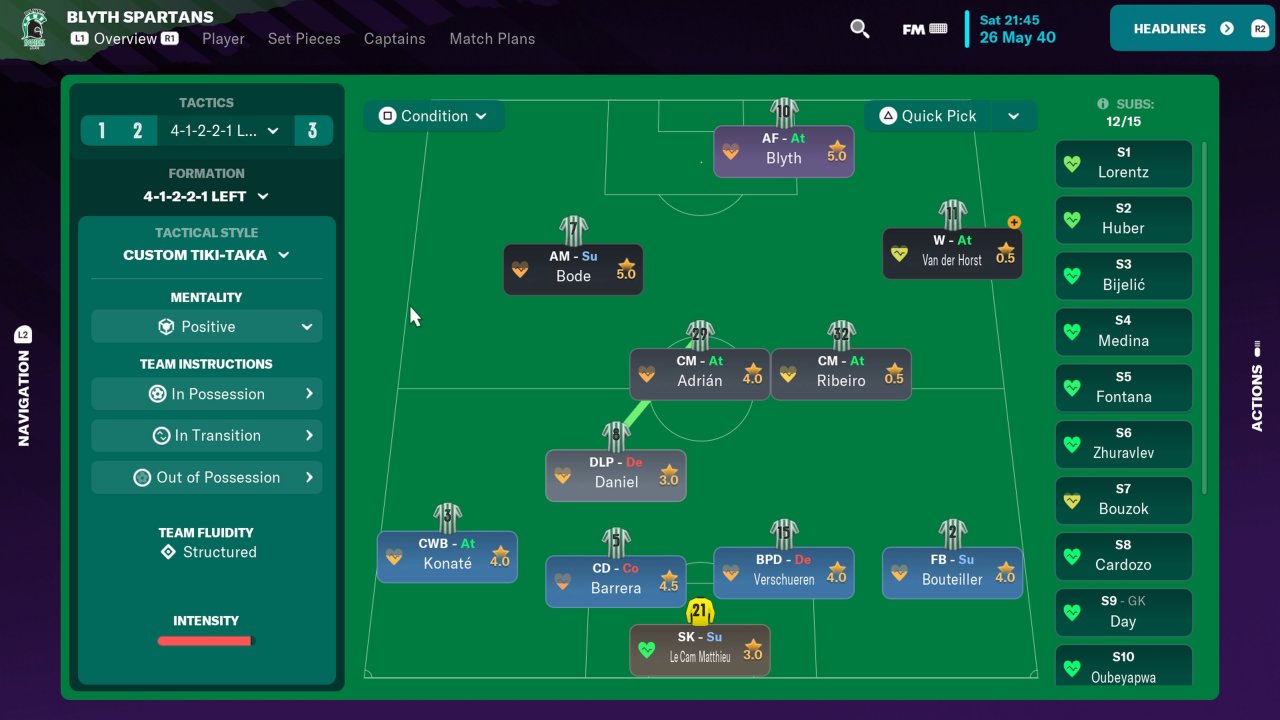Pick substitute Bouzok in slot S7
1280x720 pixels.
1123,500
